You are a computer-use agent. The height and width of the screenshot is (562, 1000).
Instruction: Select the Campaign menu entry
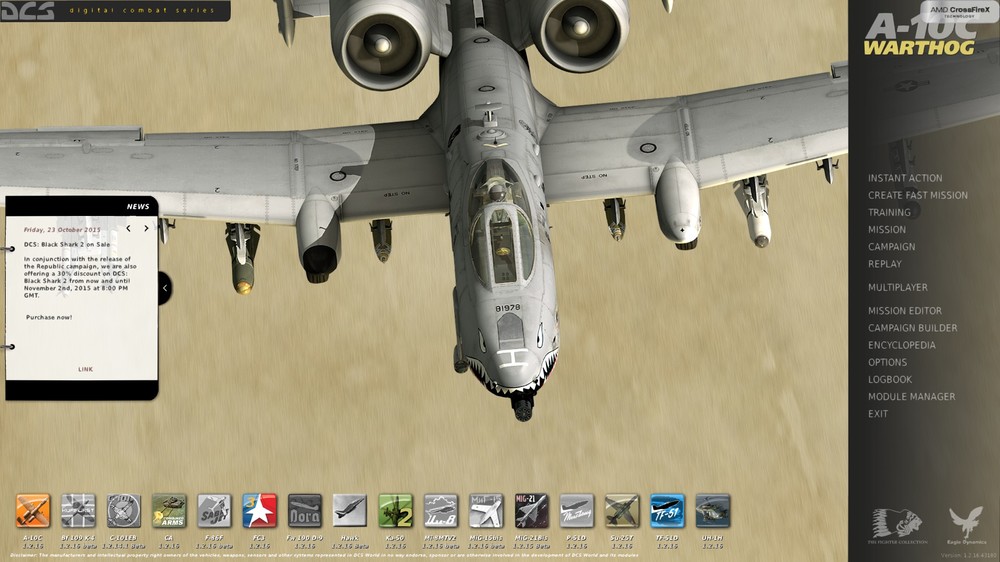pos(891,247)
